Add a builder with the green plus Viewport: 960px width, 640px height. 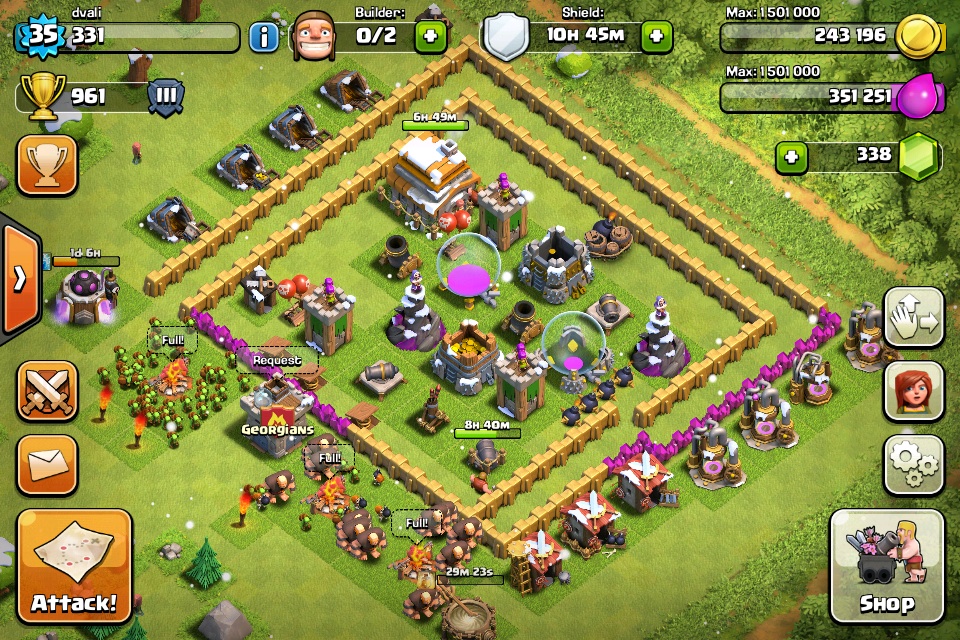pyautogui.click(x=431, y=38)
